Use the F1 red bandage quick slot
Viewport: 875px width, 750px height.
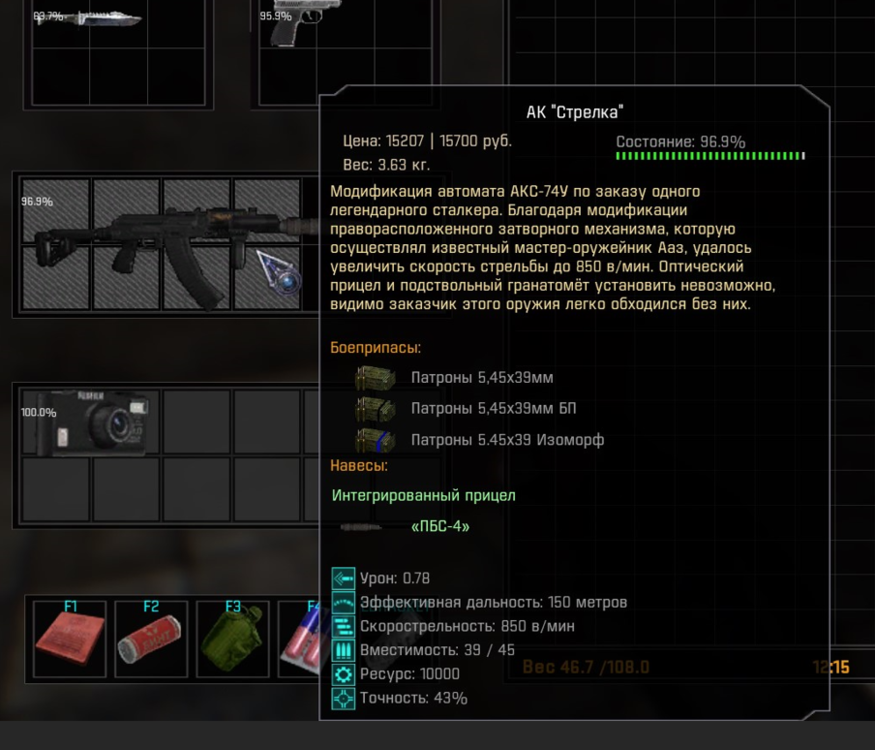click(x=70, y=640)
